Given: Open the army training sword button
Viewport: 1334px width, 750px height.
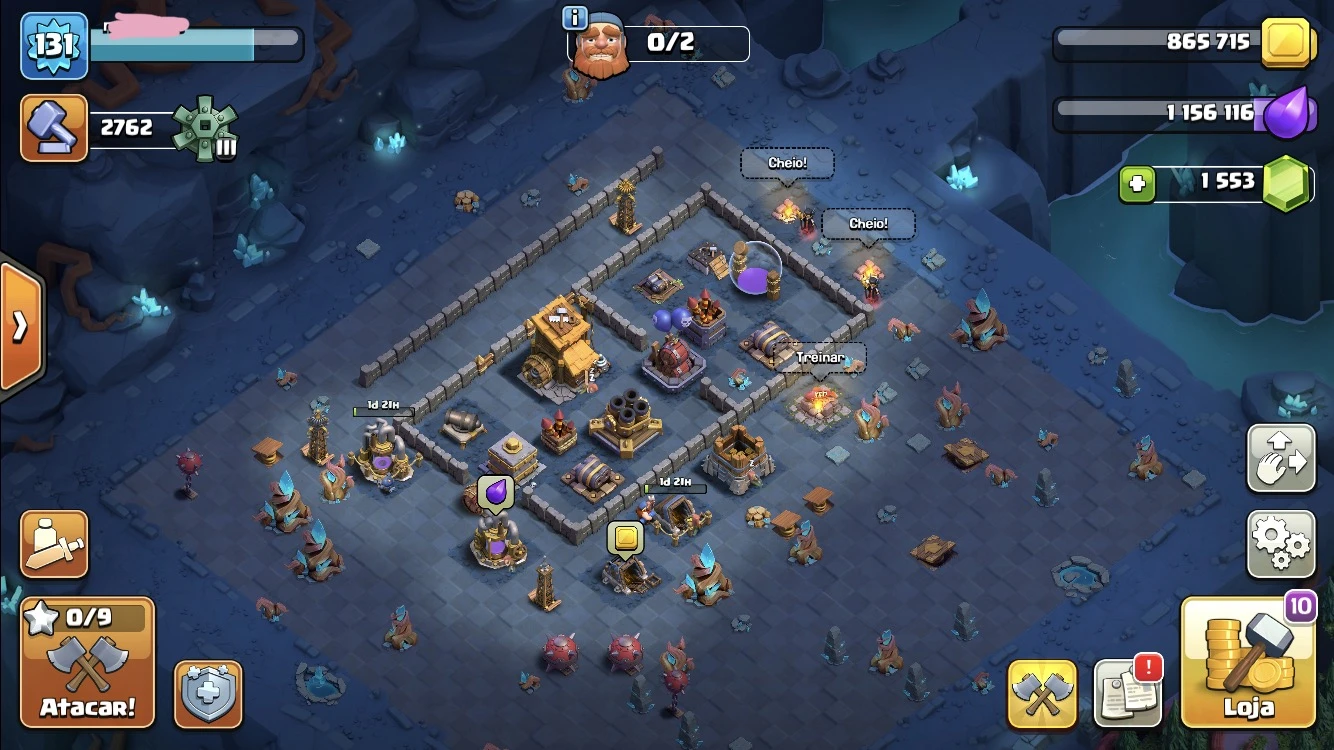Looking at the screenshot, I should tap(54, 545).
